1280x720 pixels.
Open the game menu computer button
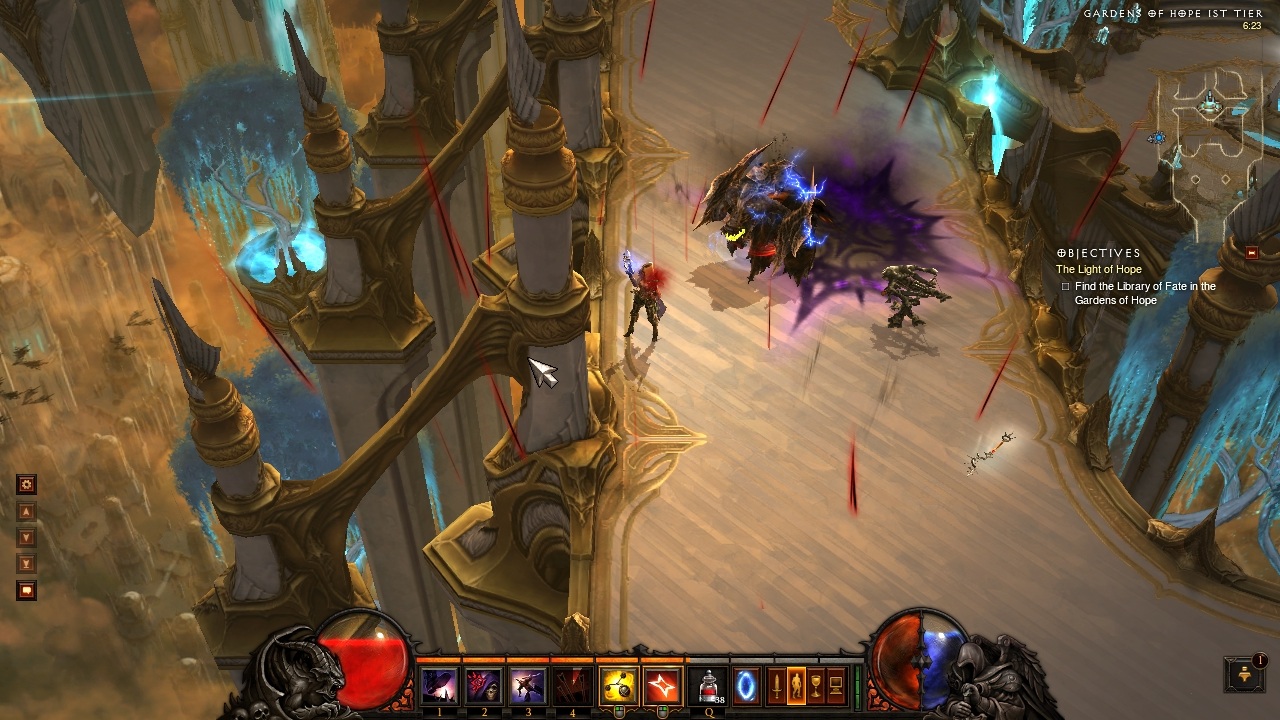(836, 686)
